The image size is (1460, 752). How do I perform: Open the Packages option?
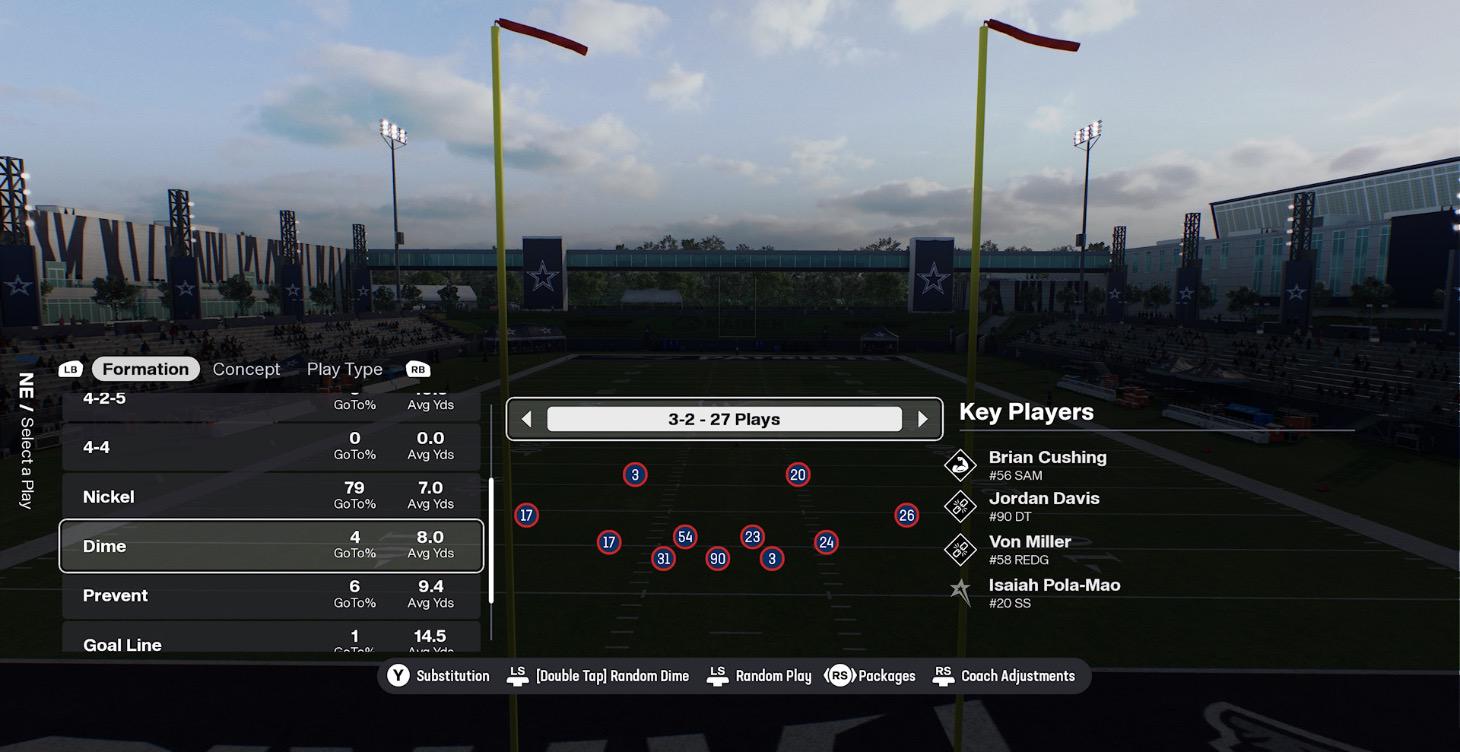tap(872, 676)
